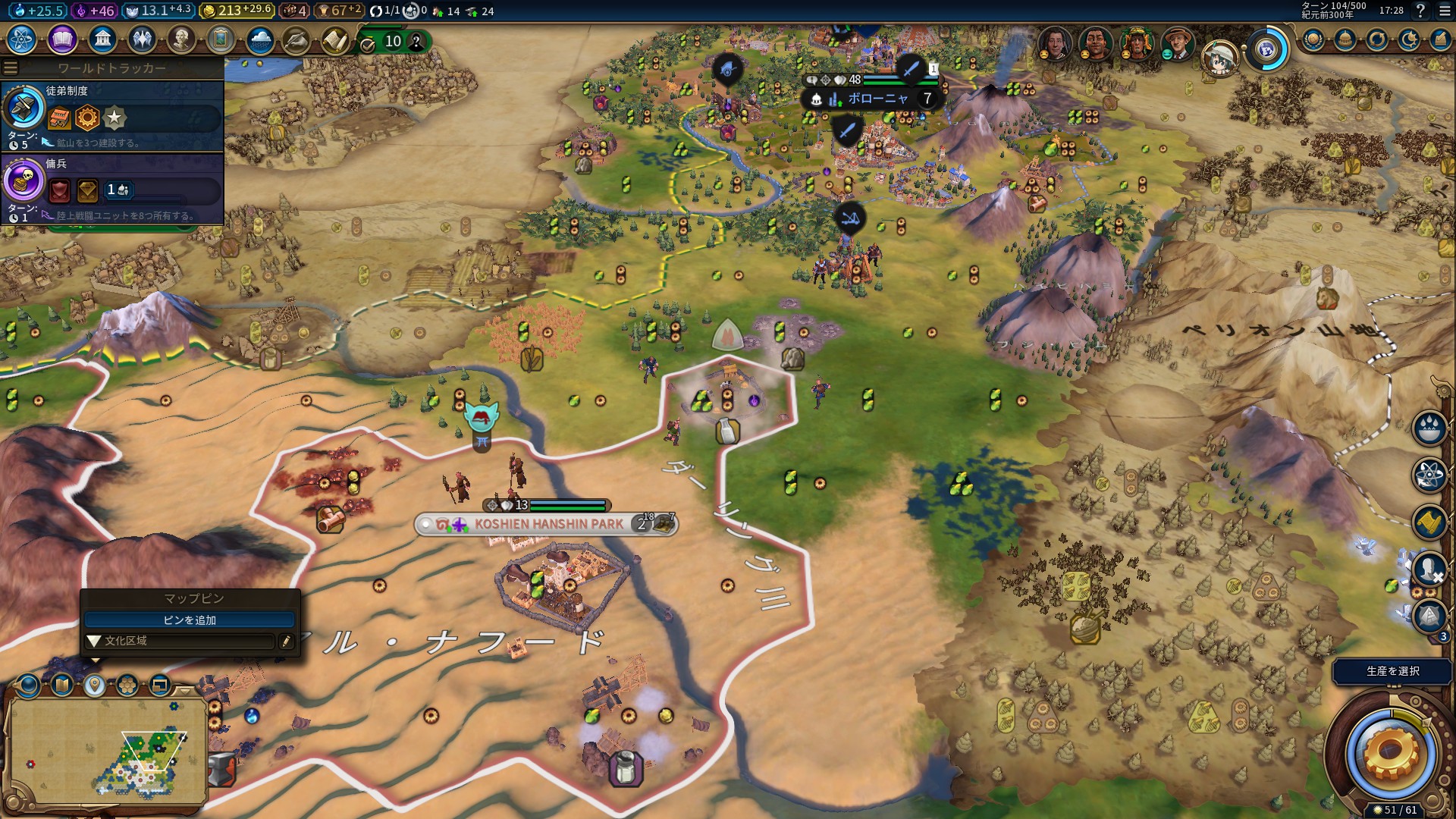Open the world rankings laurel globe icon
The image size is (1456, 819).
pos(1313,39)
